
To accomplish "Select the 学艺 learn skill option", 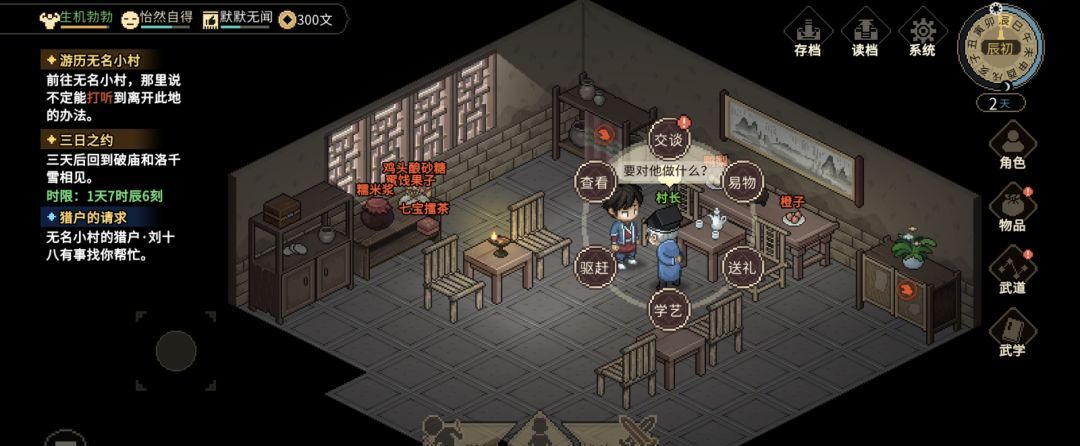I will (x=669, y=310).
